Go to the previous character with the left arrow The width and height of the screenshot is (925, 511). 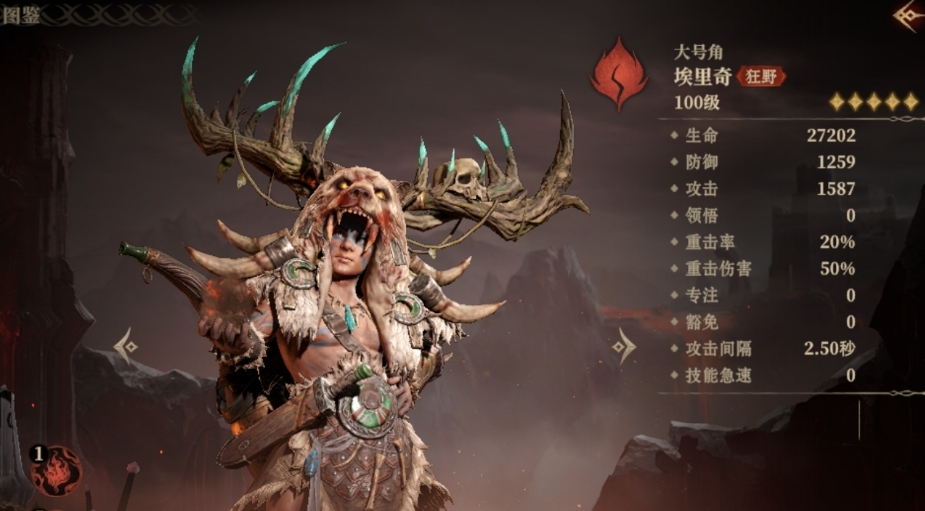126,346
